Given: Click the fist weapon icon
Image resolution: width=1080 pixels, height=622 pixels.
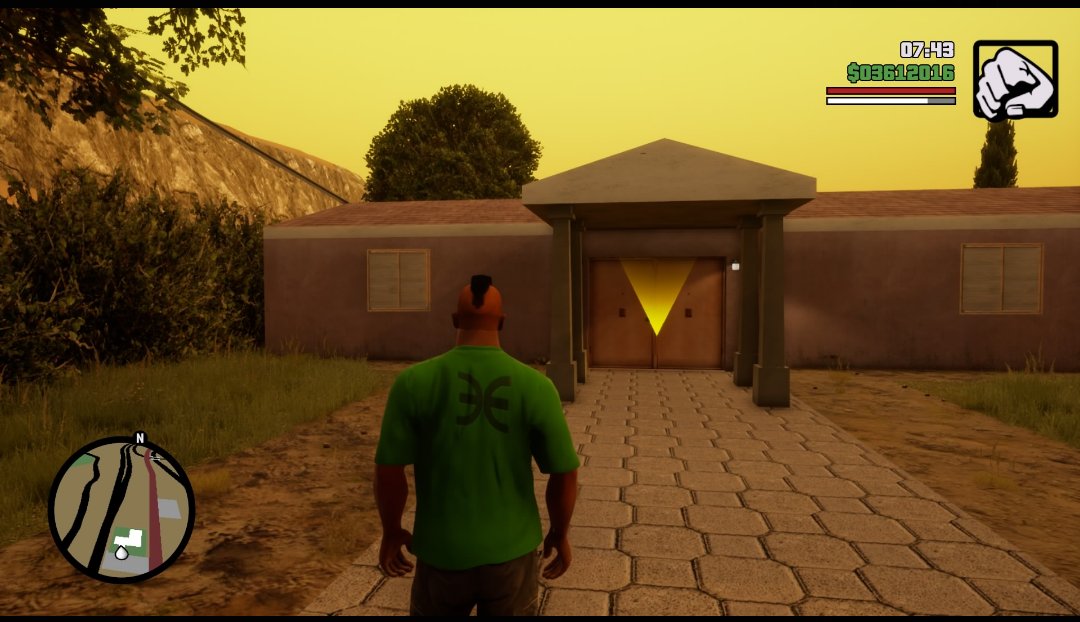Looking at the screenshot, I should pos(1015,79).
